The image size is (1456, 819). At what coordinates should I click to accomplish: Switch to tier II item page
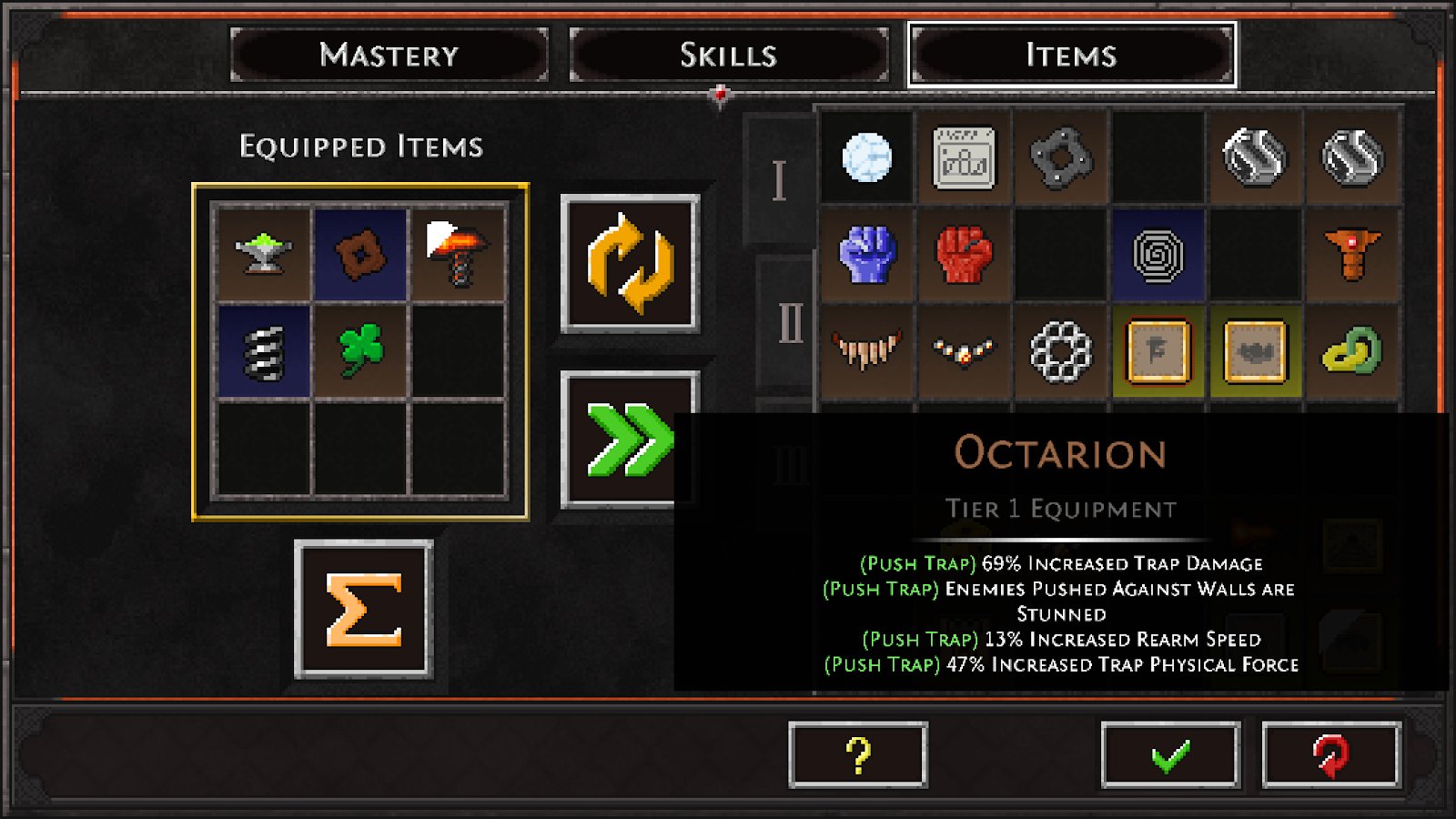pyautogui.click(x=788, y=323)
